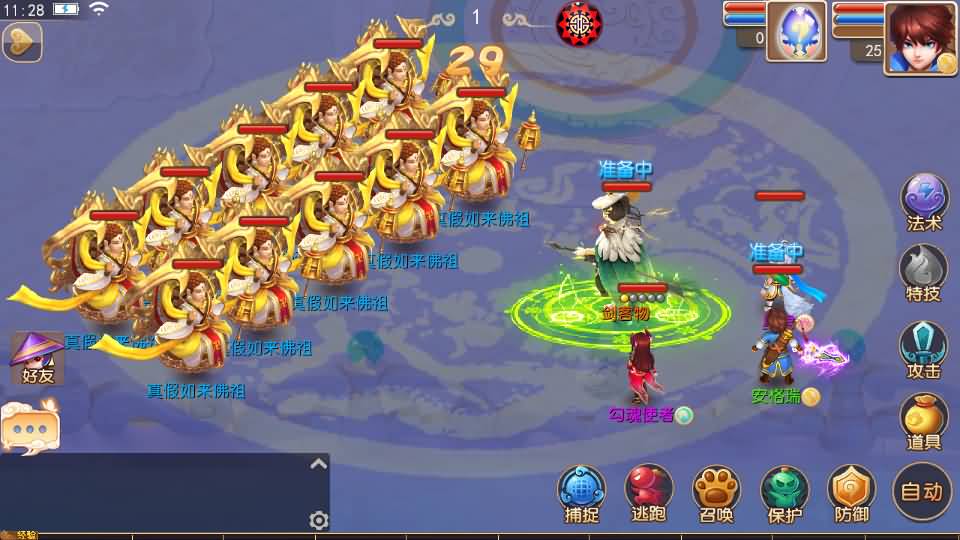Open the 法术 spell menu
Screen dimensions: 960x540
[x=924, y=201]
